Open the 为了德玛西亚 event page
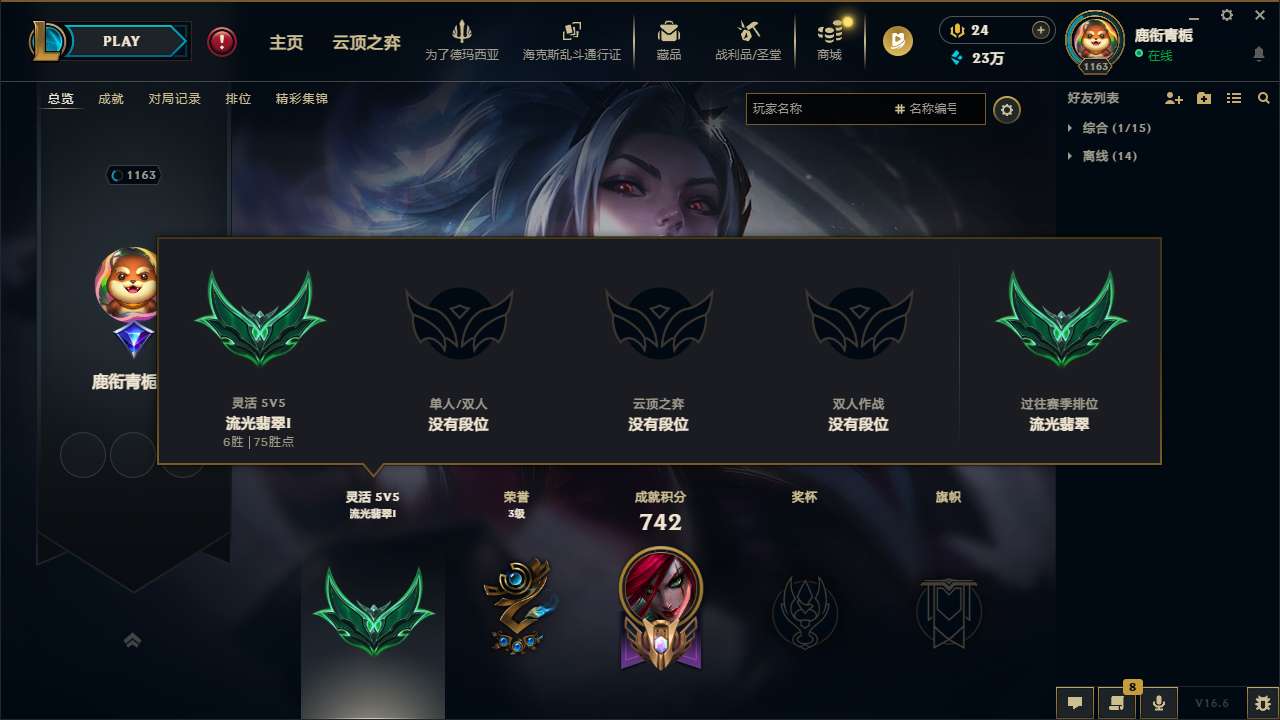The width and height of the screenshot is (1280, 720). [460, 41]
